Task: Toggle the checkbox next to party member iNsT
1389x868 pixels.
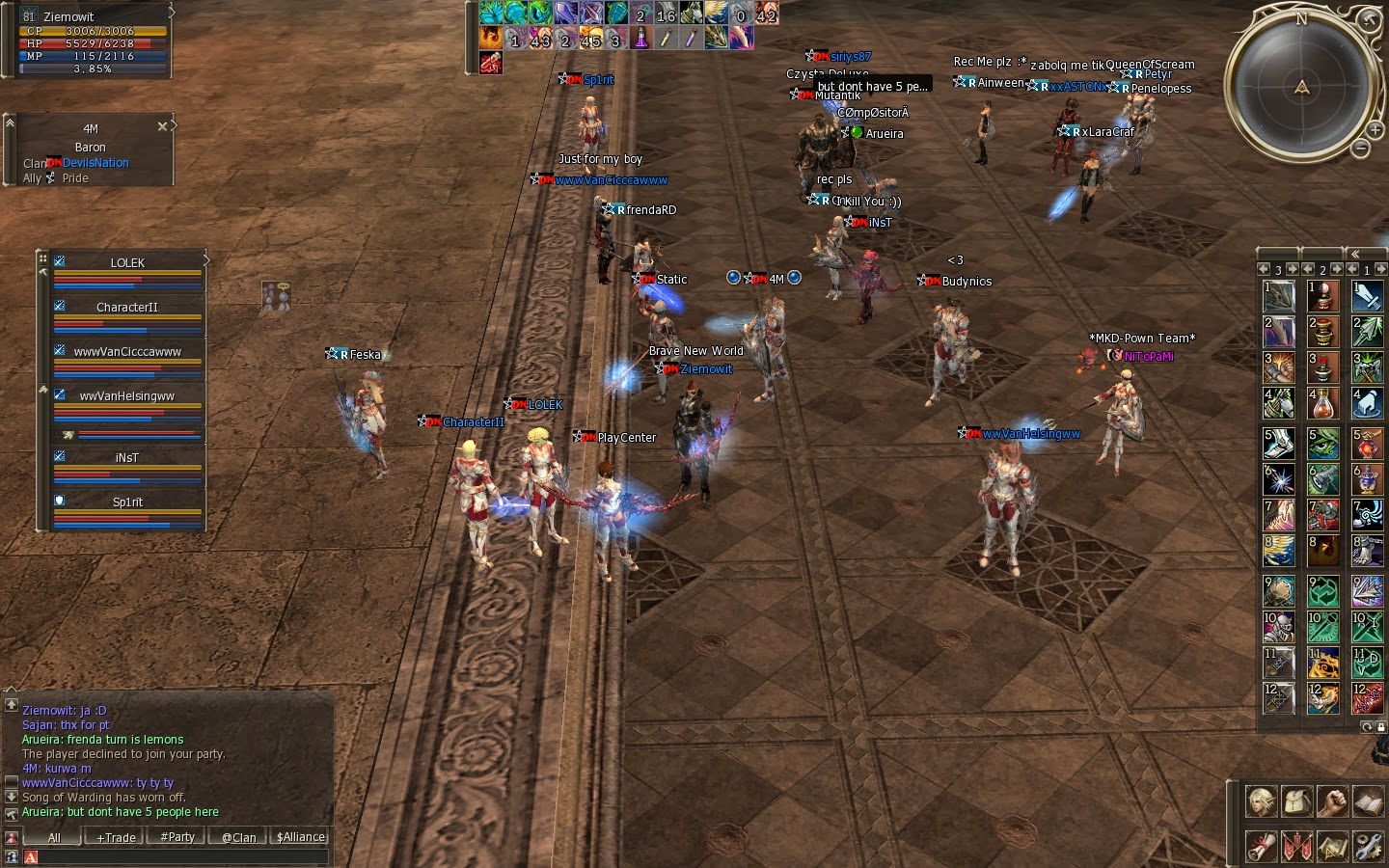Action: pyautogui.click(x=59, y=456)
